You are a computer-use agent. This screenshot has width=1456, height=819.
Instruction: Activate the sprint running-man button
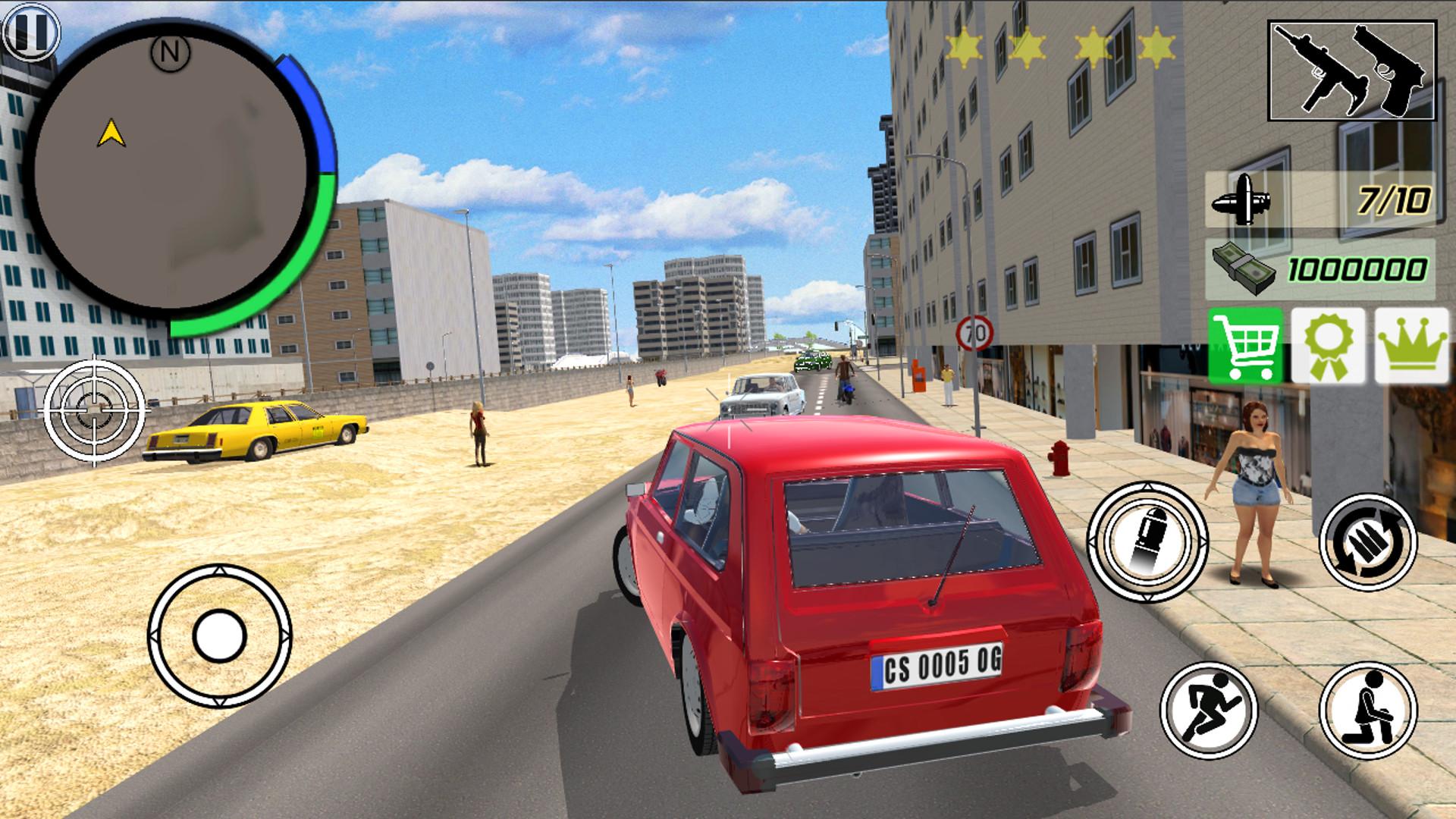tap(1209, 709)
